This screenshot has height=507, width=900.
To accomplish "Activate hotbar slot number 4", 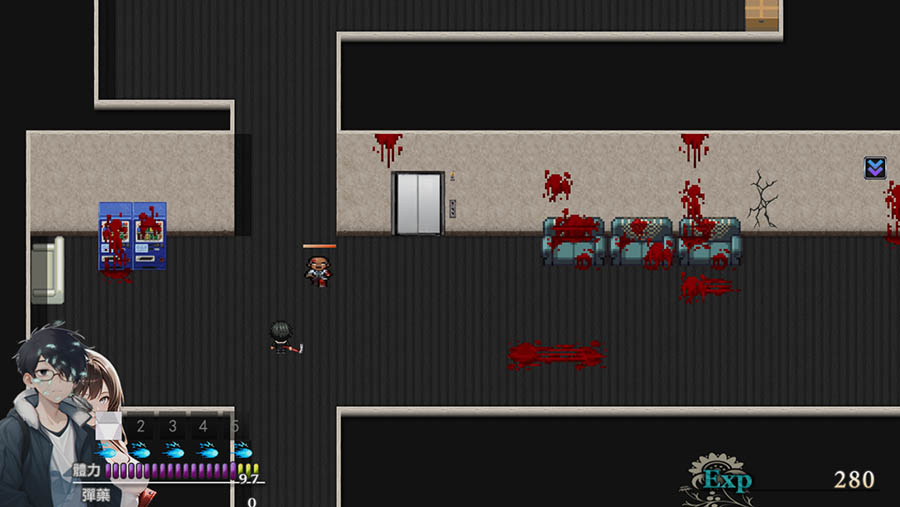I will tap(204, 428).
